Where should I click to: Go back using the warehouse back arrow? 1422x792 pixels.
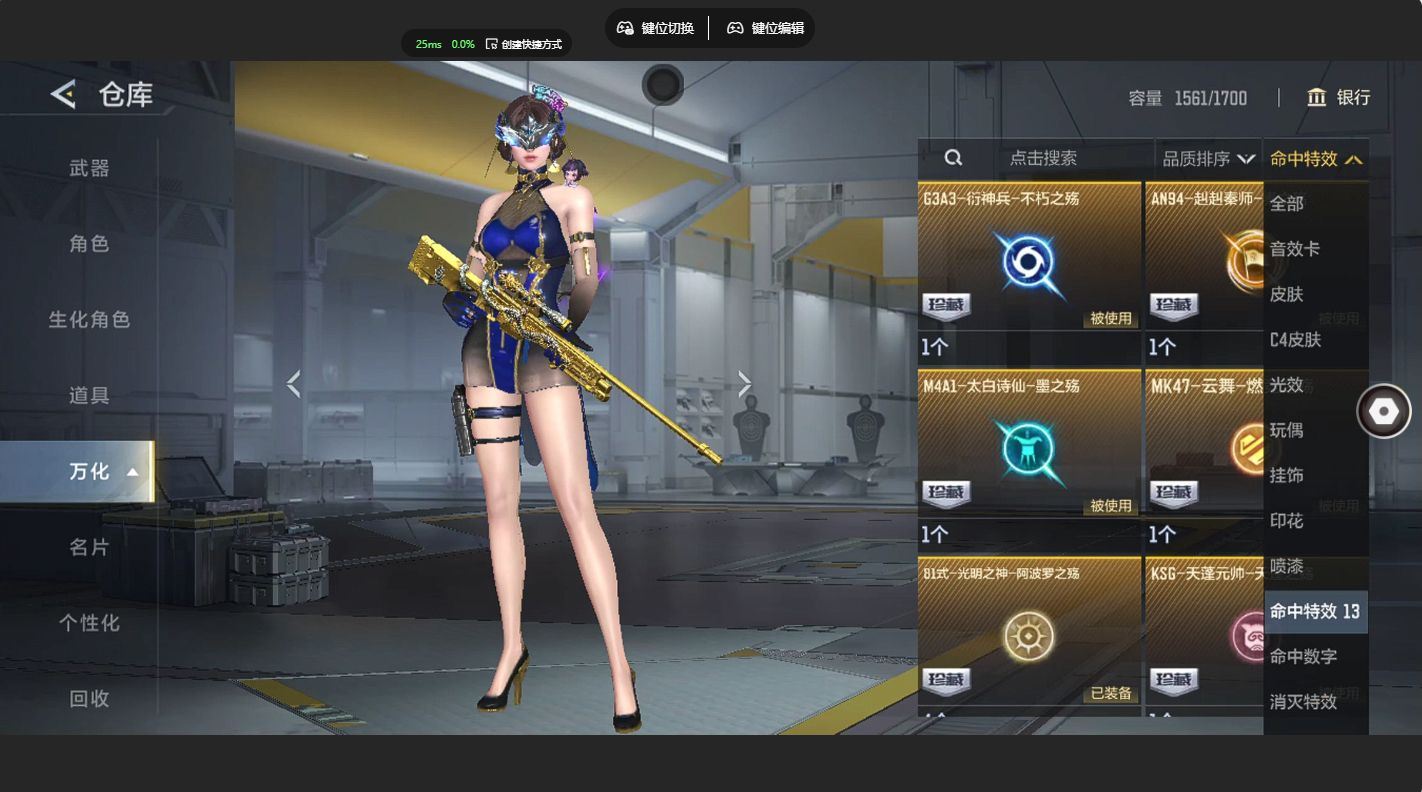(63, 95)
